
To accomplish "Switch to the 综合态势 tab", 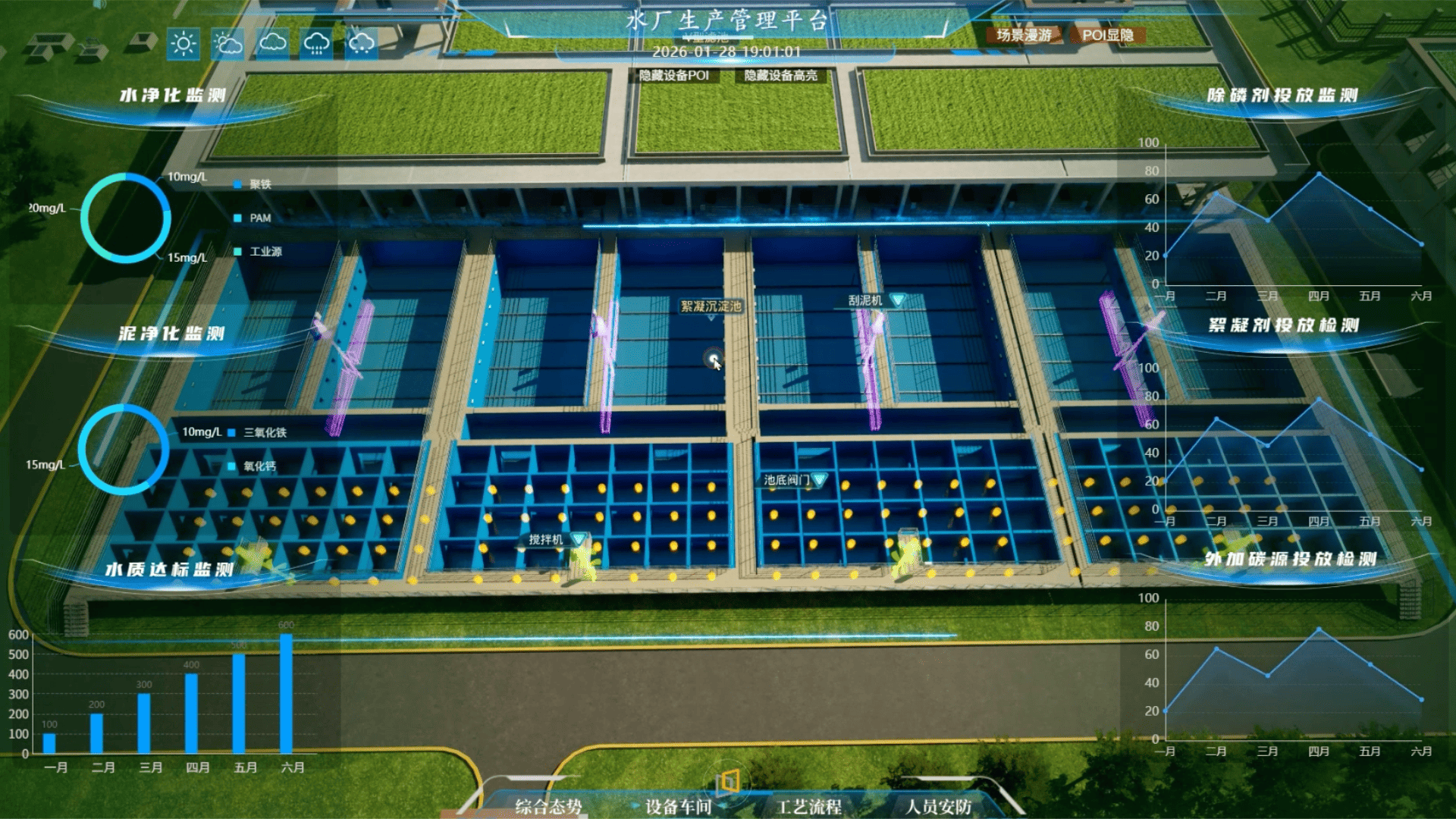I will point(548,806).
